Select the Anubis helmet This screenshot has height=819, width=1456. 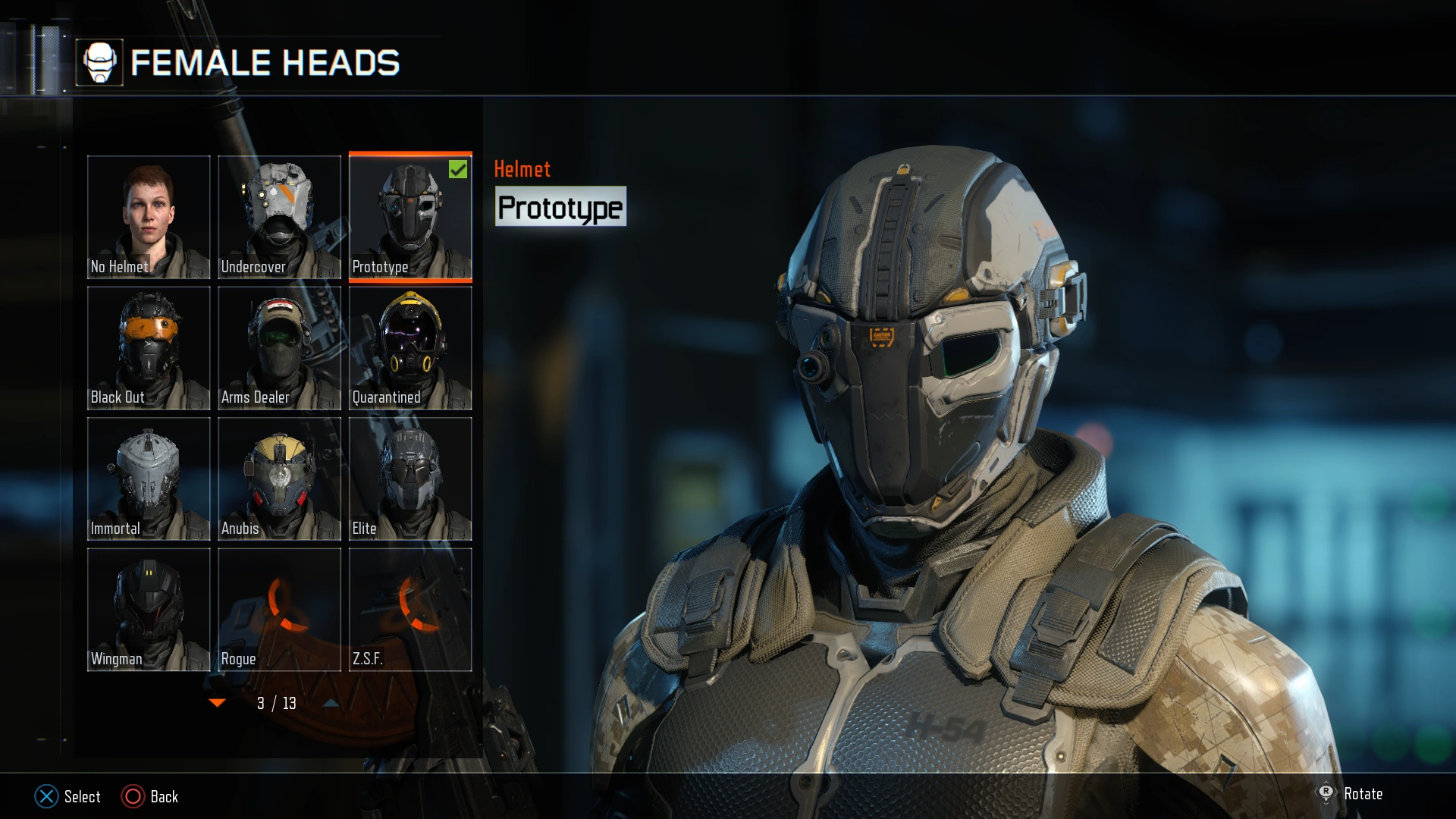279,478
